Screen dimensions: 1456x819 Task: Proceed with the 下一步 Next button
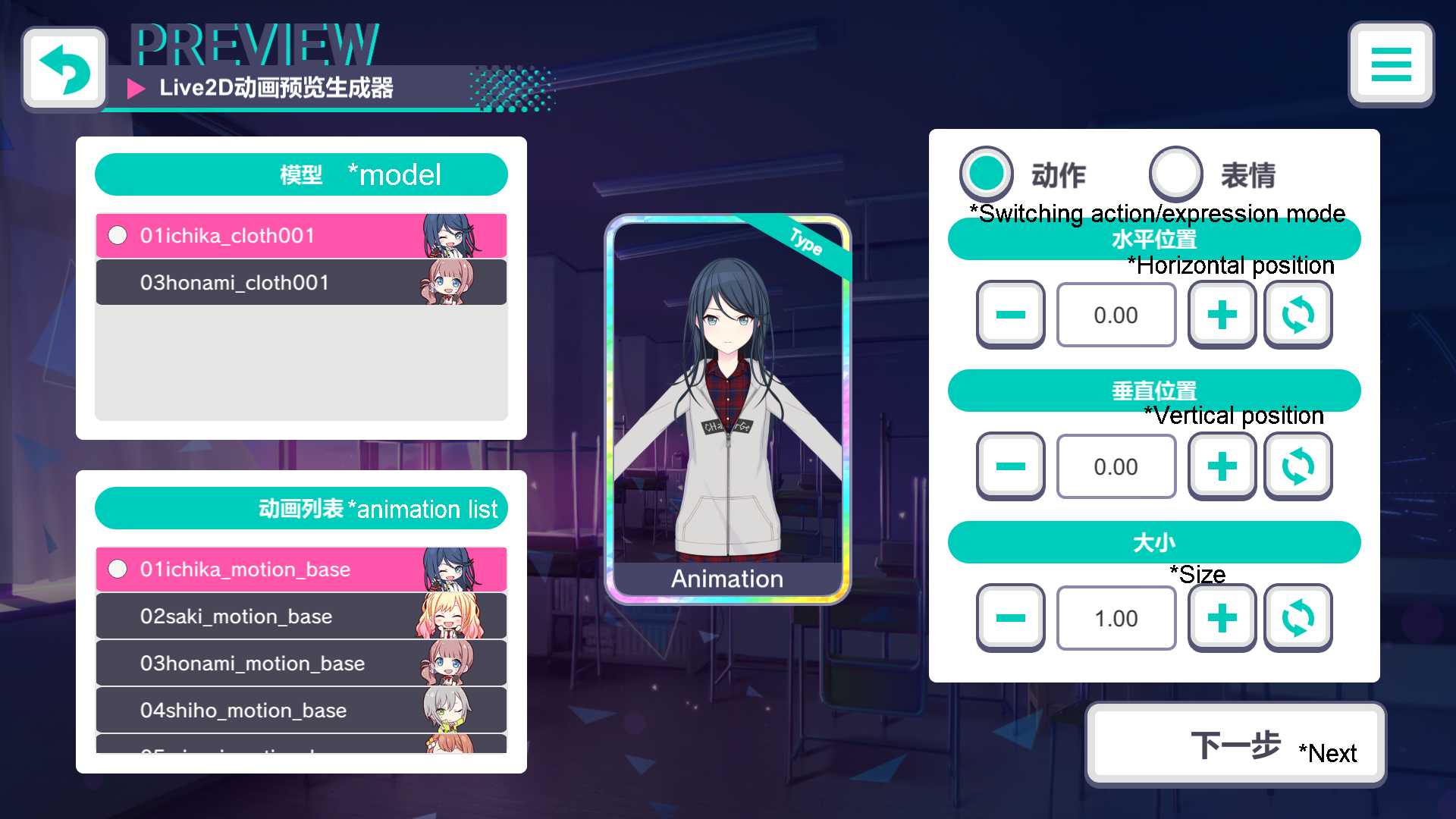click(1235, 745)
